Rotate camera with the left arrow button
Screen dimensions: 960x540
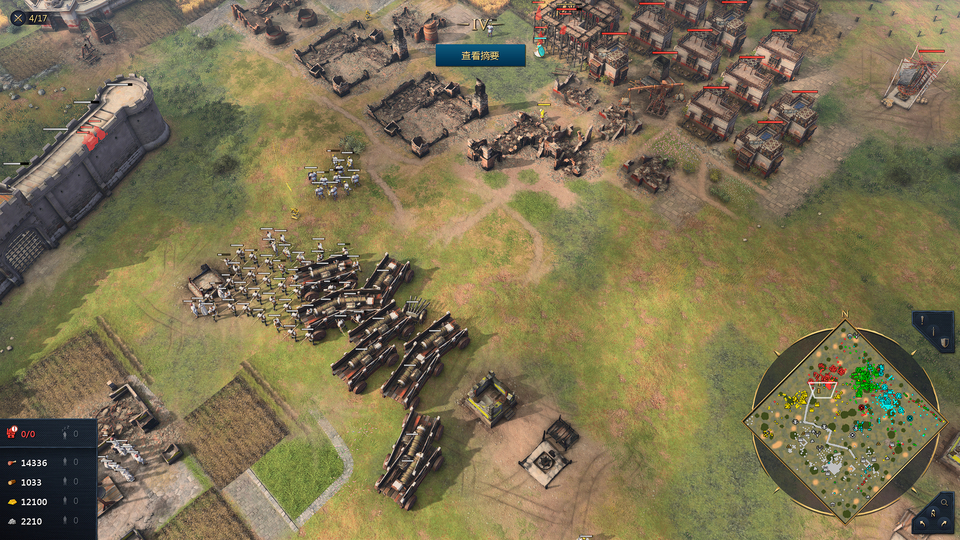coord(921,523)
